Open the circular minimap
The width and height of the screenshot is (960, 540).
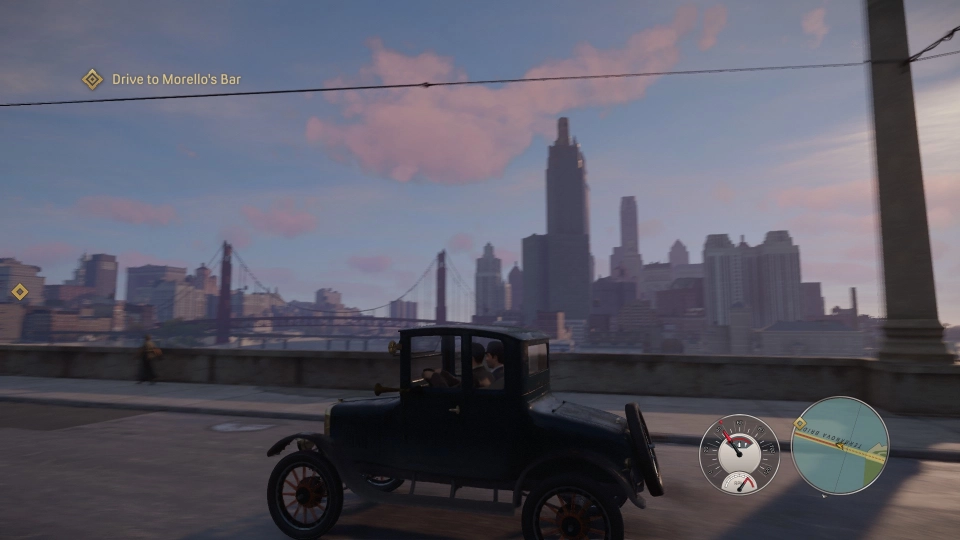click(x=839, y=445)
